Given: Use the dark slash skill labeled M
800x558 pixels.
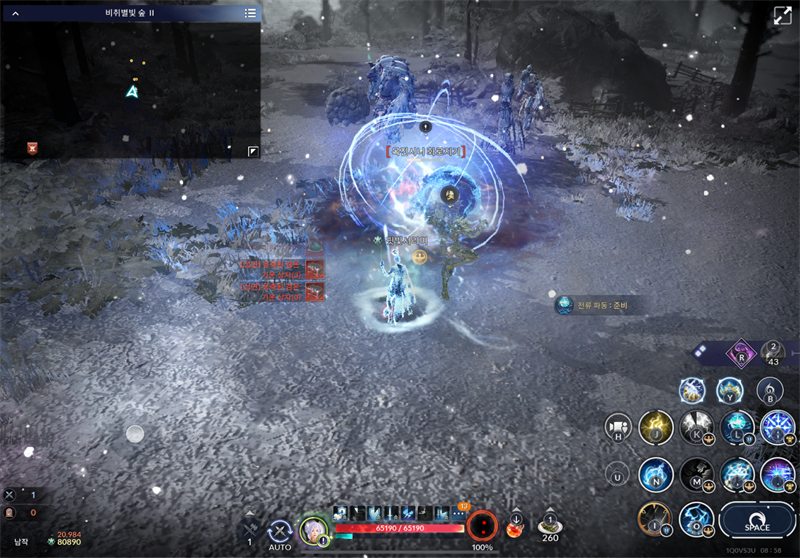Looking at the screenshot, I should pos(696,474).
